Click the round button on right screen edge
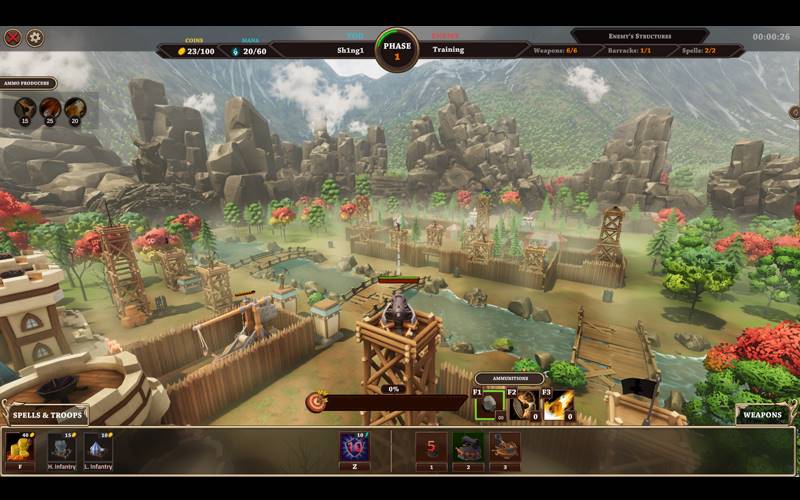This screenshot has height=500, width=800. point(794,113)
